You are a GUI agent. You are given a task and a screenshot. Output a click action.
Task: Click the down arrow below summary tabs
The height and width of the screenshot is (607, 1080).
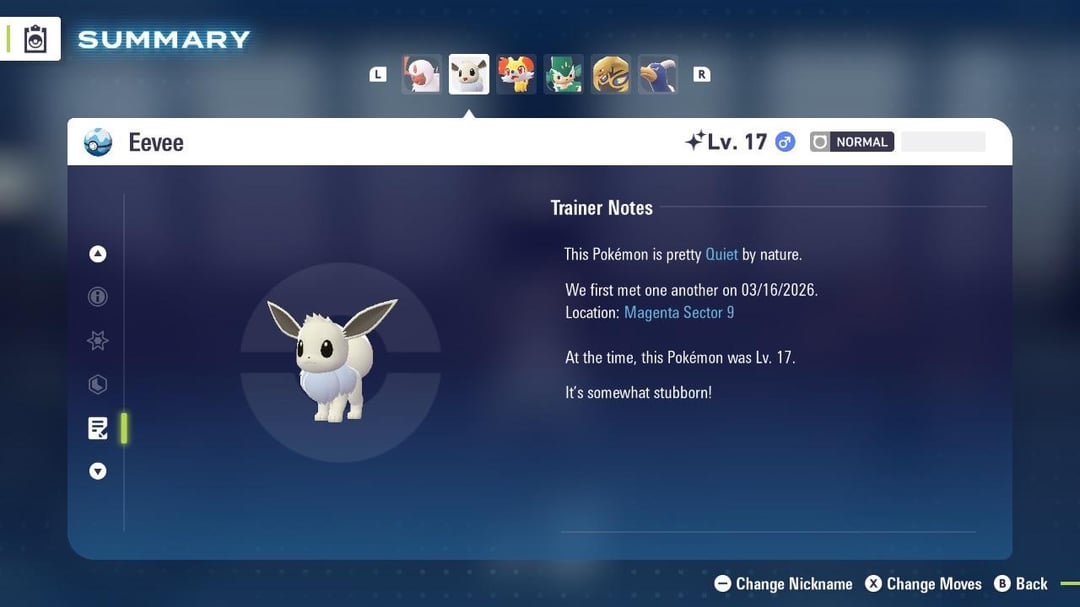[x=98, y=471]
